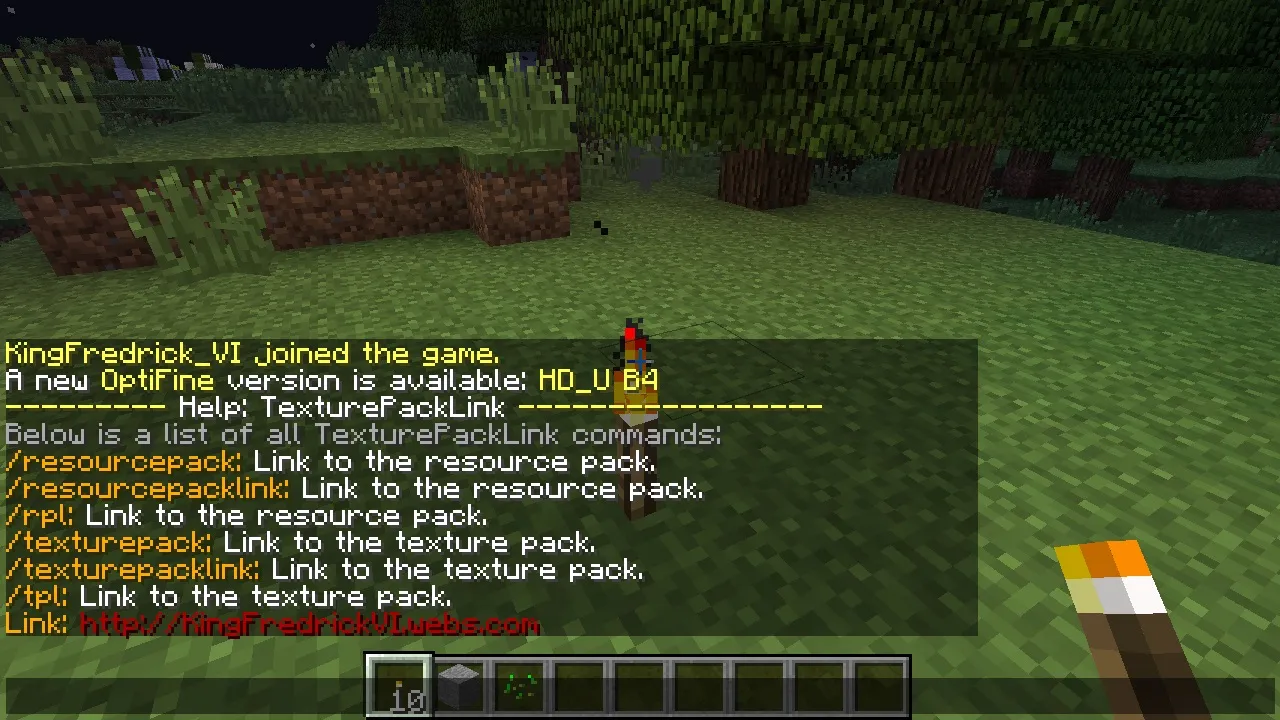Click the OptiFine update notice line

330,380
